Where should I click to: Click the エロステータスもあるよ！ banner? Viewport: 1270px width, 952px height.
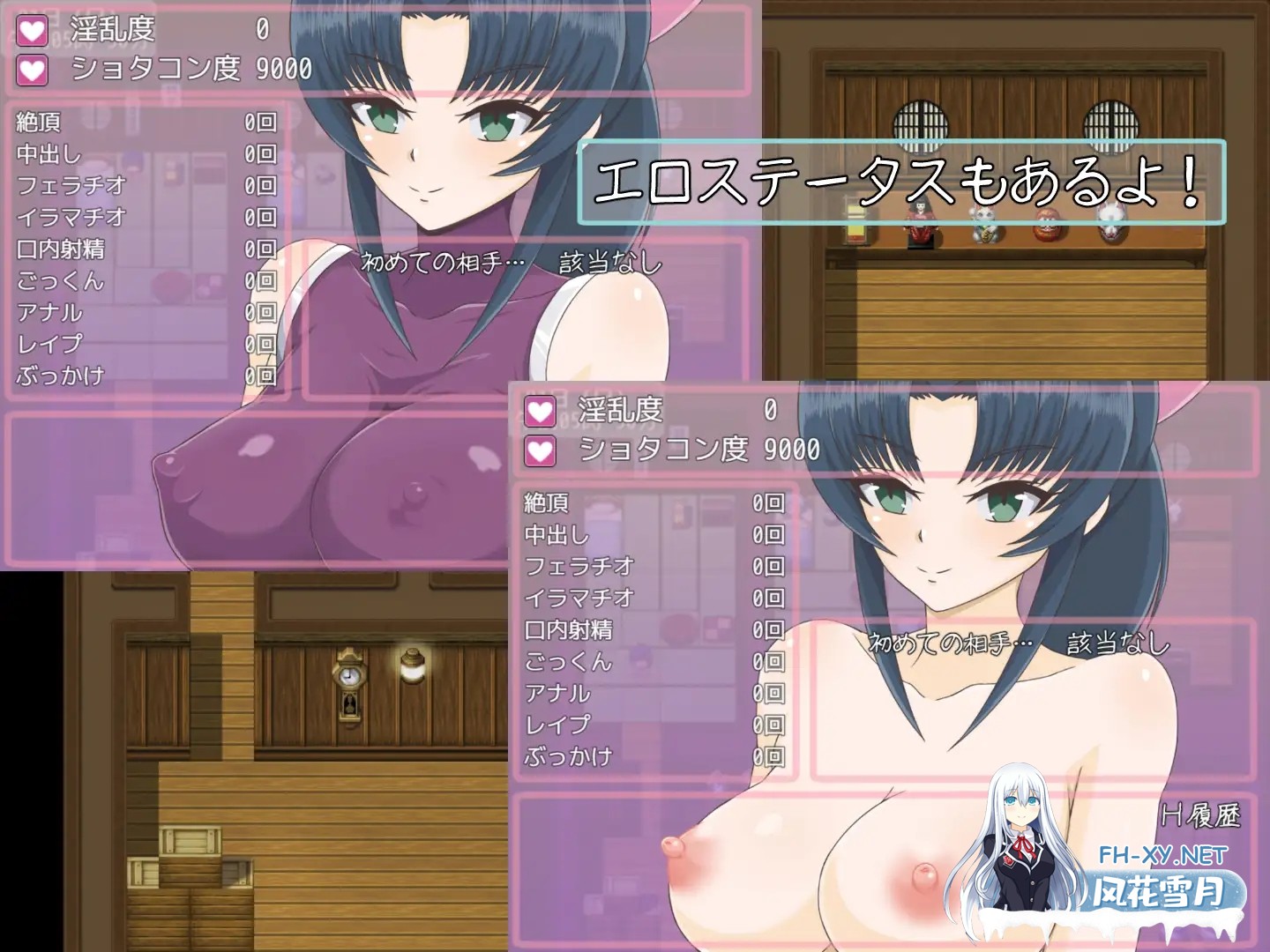coord(901,180)
